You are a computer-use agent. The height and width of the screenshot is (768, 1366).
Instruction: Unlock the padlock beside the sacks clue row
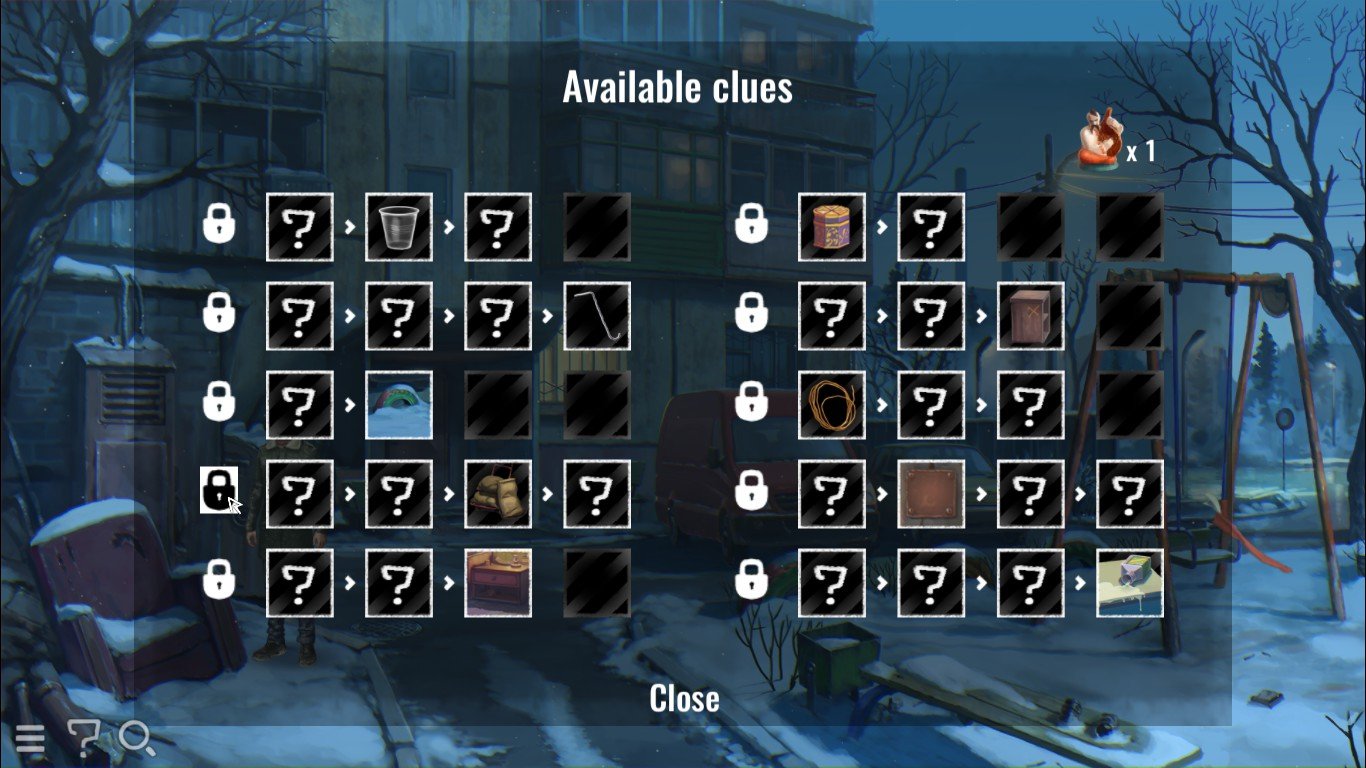pos(218,490)
